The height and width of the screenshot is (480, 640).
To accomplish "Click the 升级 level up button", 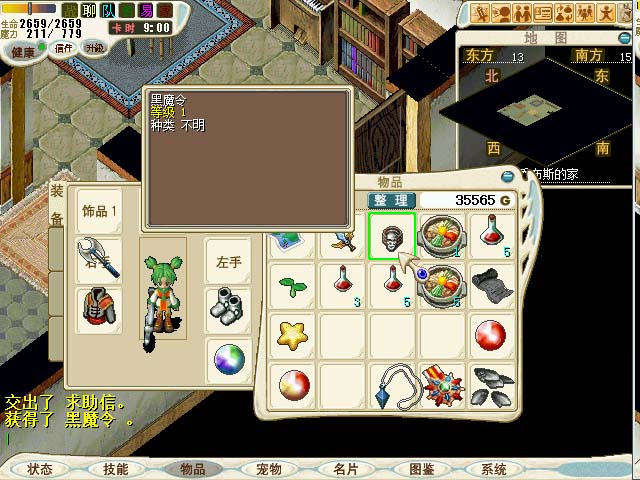I will click(95, 47).
